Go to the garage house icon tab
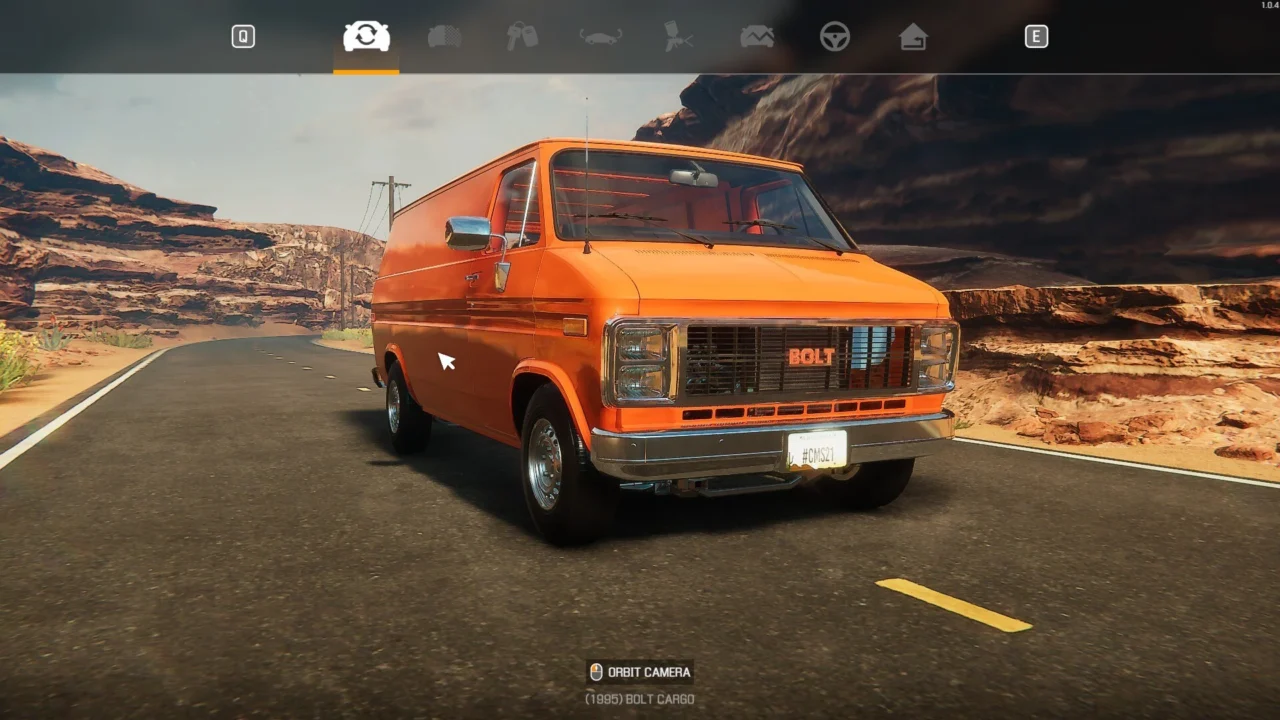1280x720 pixels. (912, 37)
